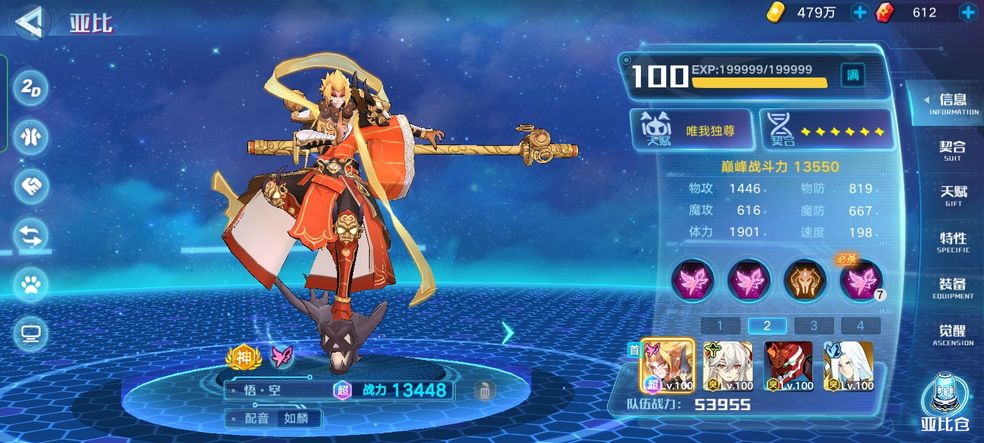This screenshot has width=984, height=443.
Task: Select the red armored team member portrait
Action: [x=788, y=365]
